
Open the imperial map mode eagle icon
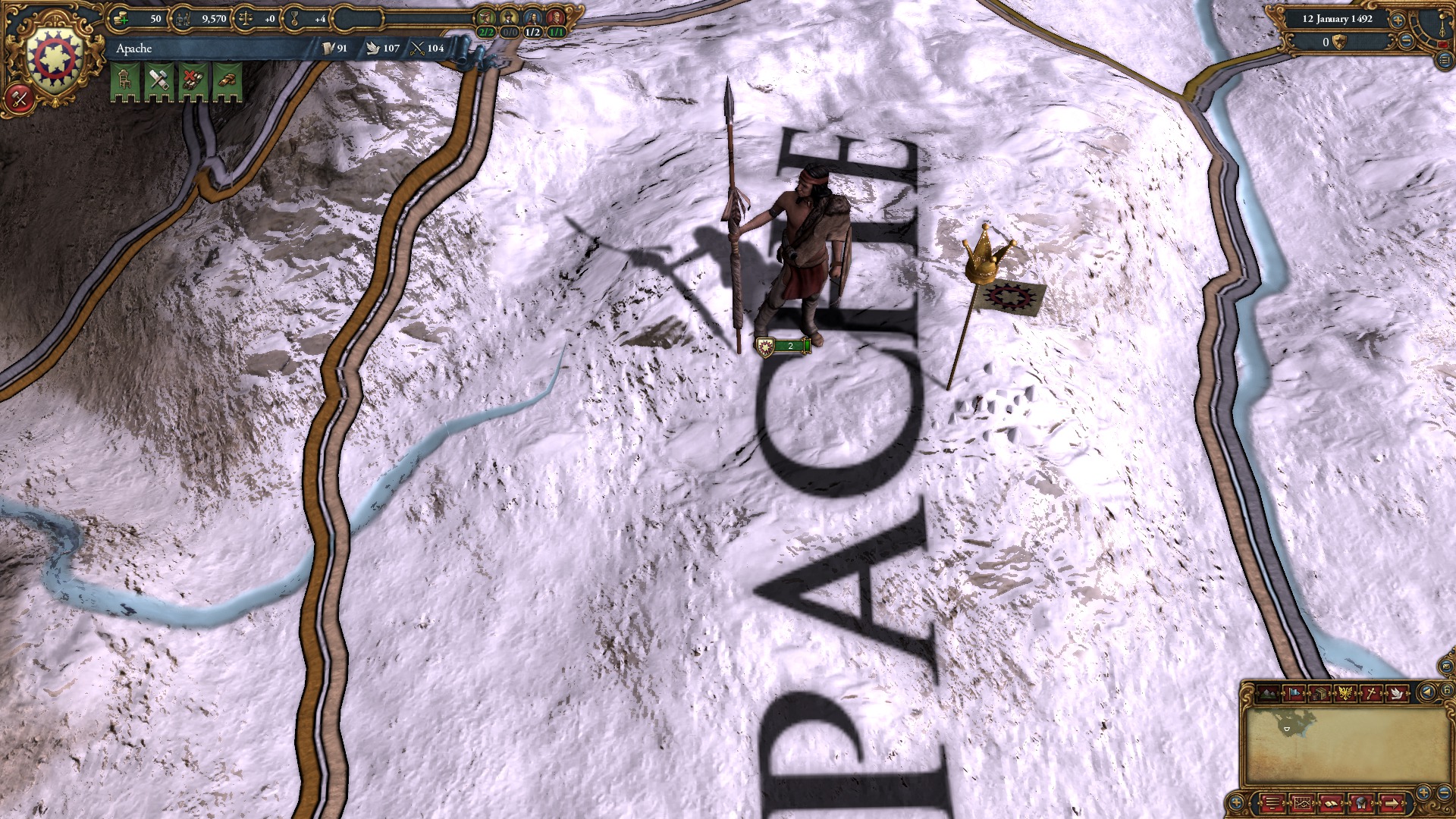[1345, 692]
